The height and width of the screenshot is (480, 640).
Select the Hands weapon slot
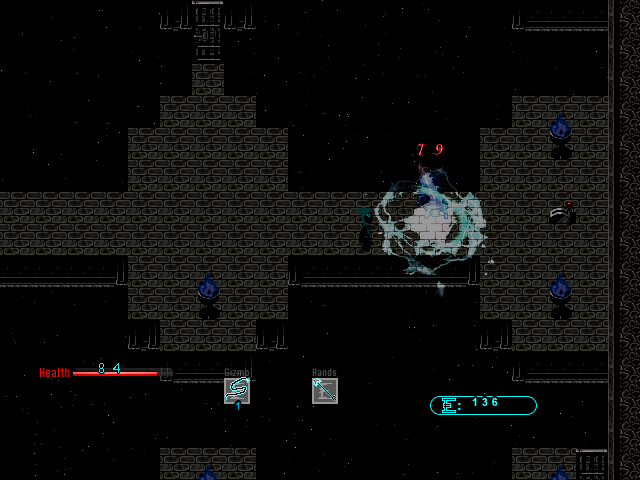[325, 391]
